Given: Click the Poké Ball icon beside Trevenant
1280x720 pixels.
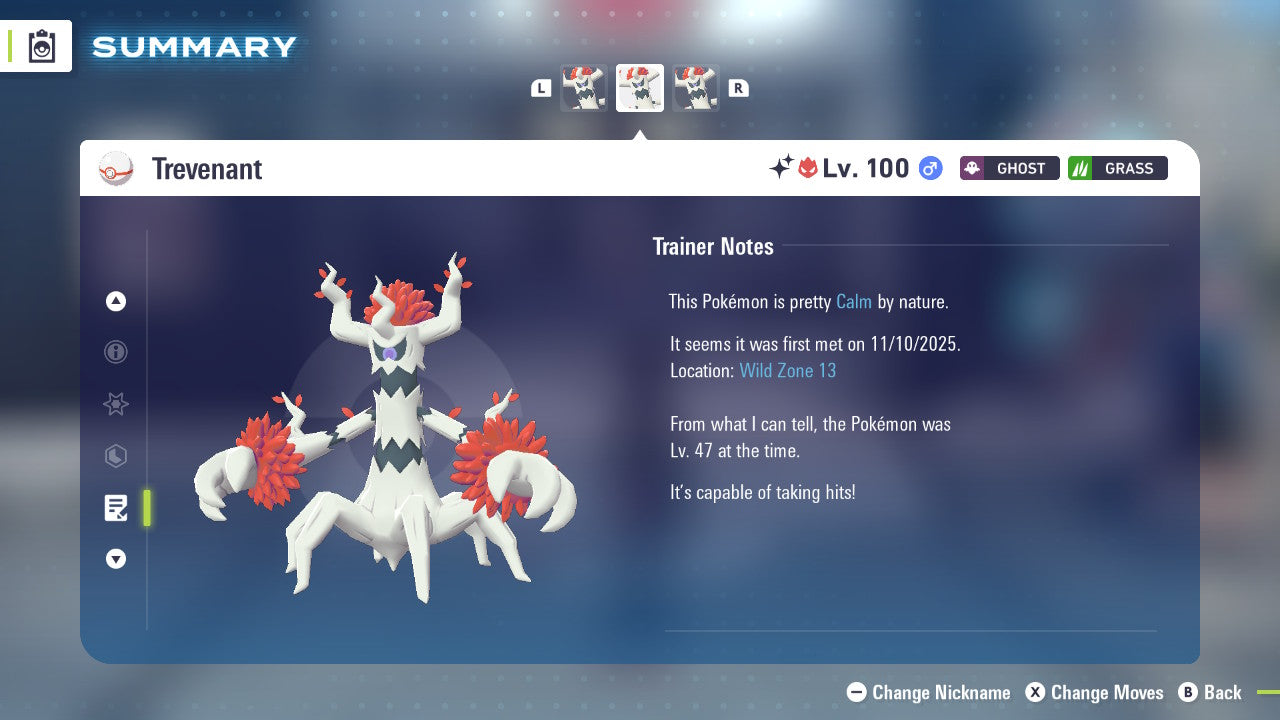Looking at the screenshot, I should tap(115, 168).
